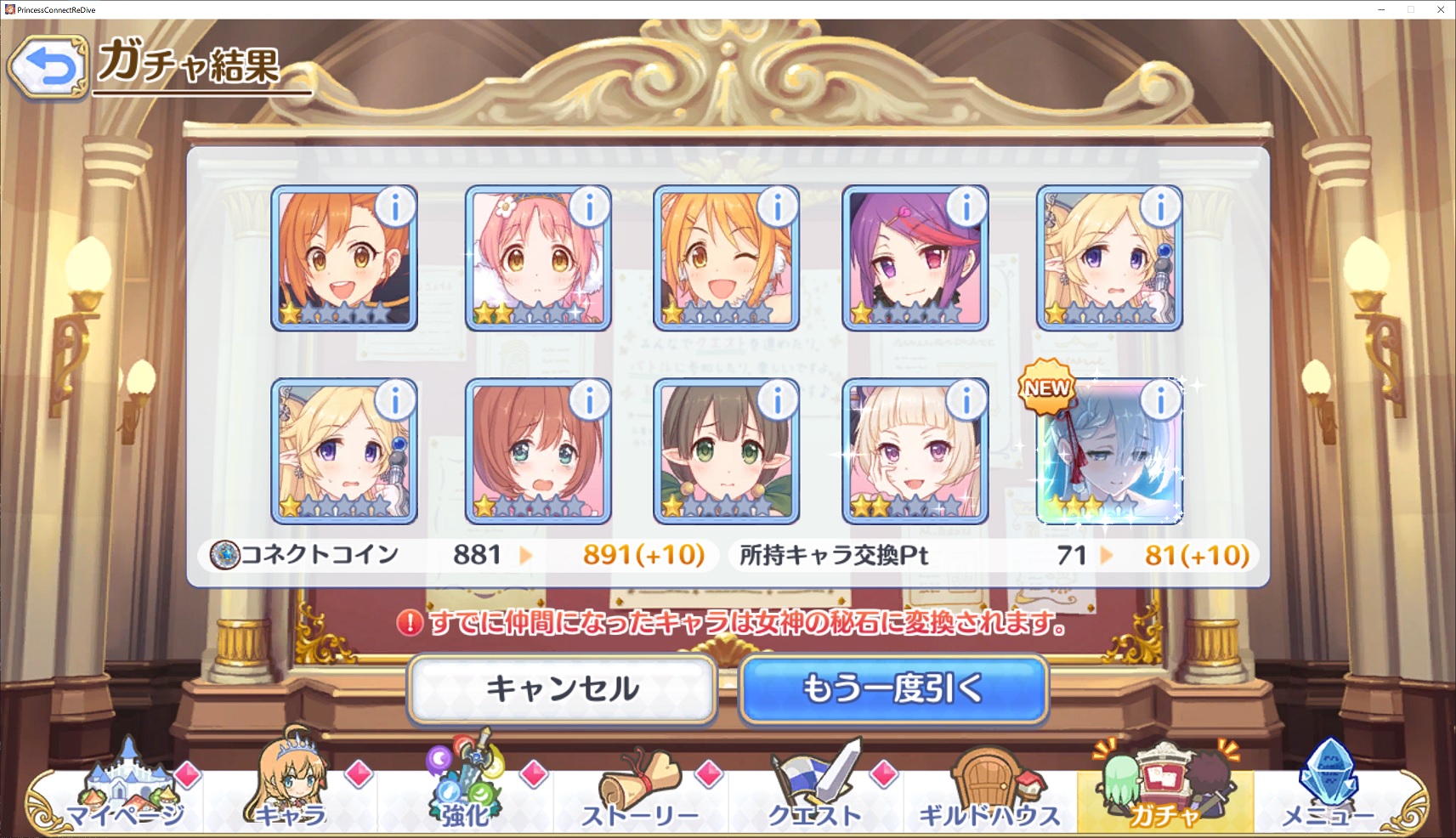Image resolution: width=1456 pixels, height=838 pixels.
Task: Click the キャンセル button
Action: click(562, 688)
